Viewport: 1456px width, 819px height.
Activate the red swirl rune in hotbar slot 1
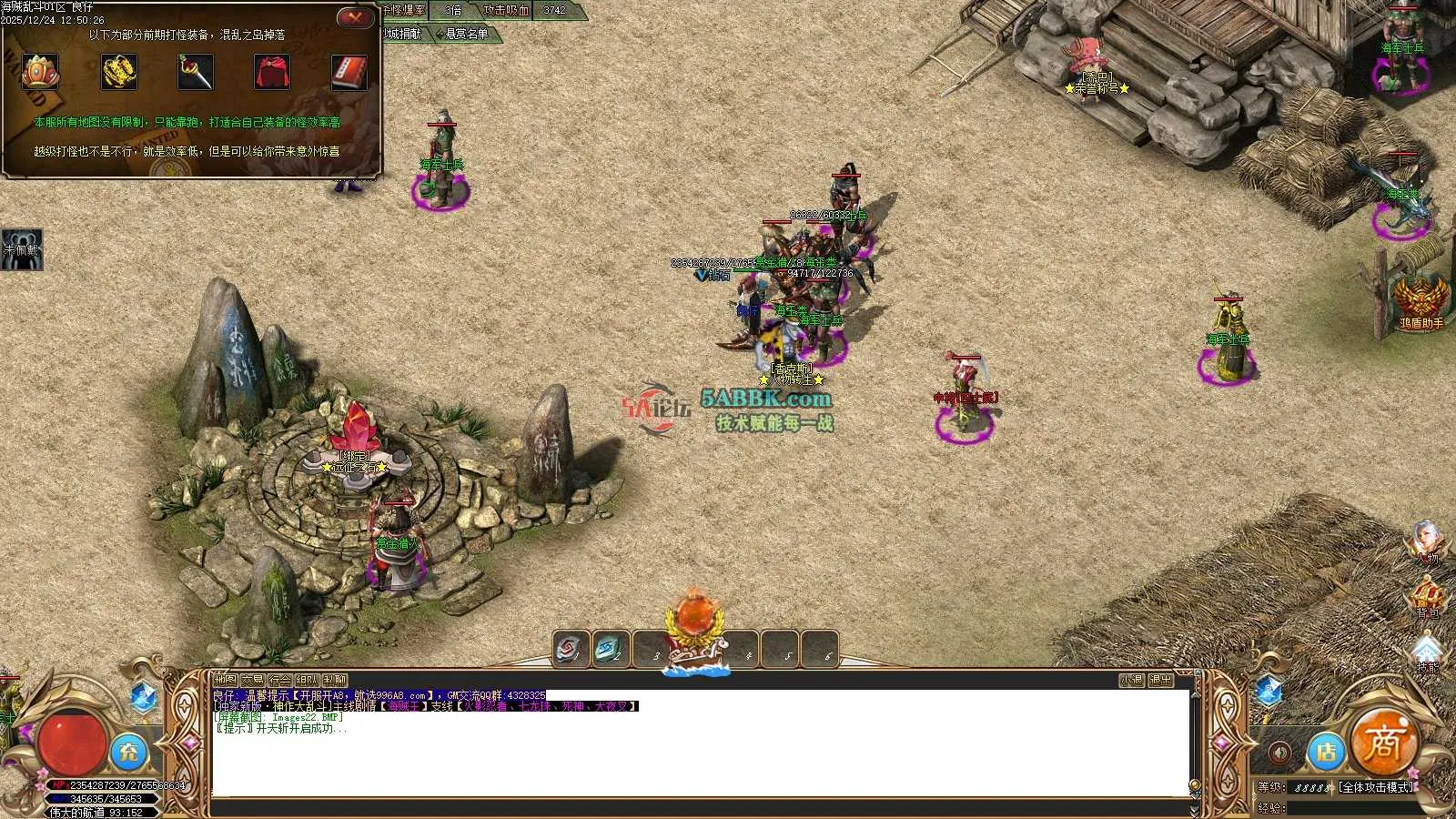[571, 650]
